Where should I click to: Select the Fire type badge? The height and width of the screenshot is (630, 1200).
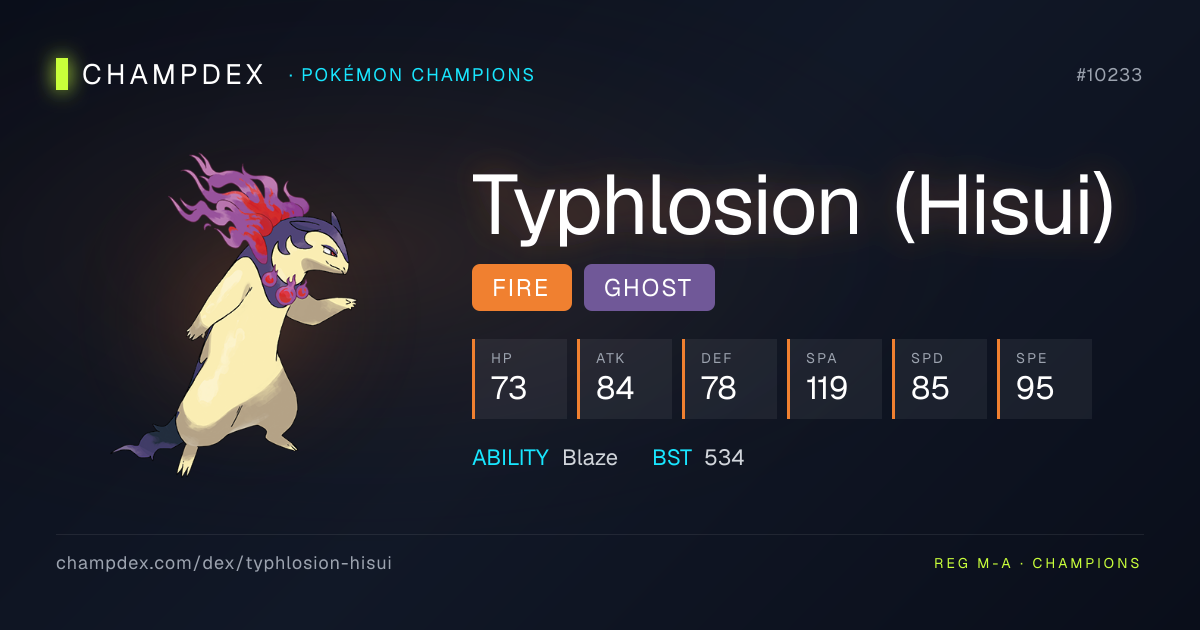[x=521, y=288]
